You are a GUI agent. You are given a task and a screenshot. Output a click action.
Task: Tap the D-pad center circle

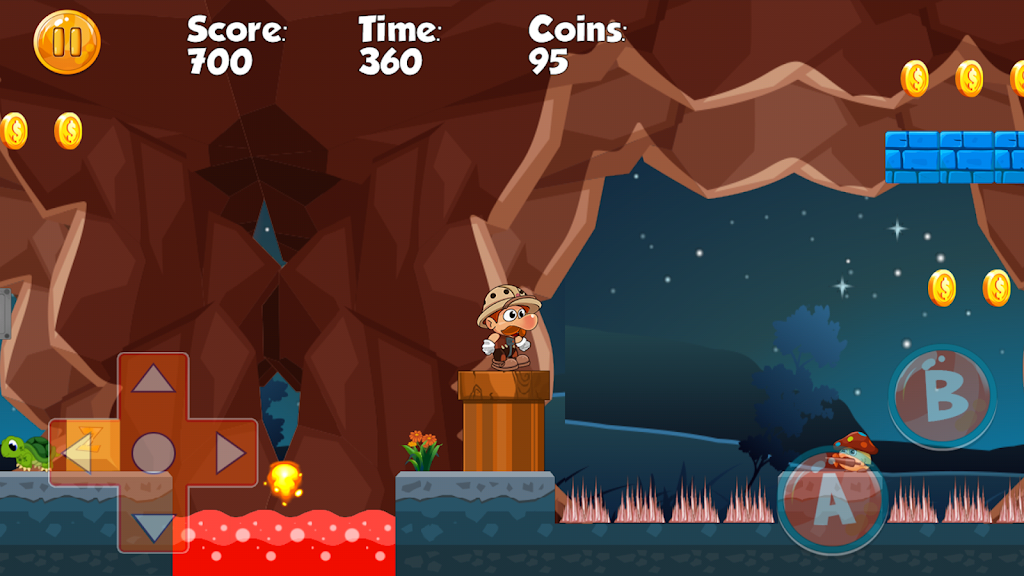(153, 453)
